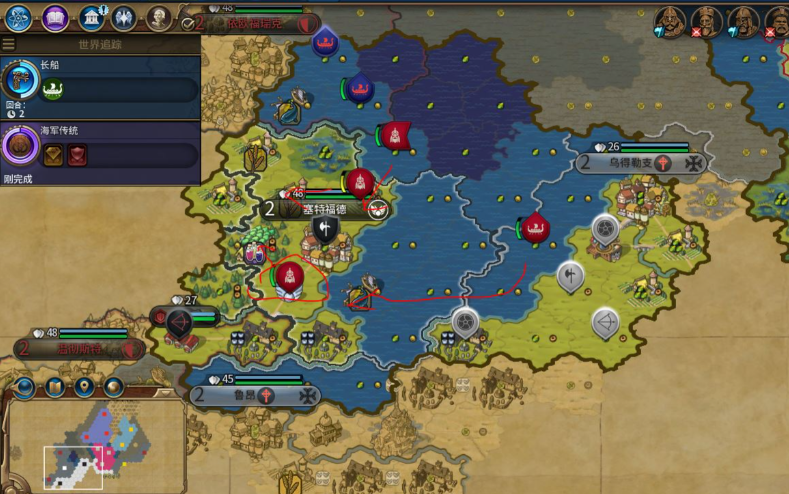Toggle the 世界追踪 tracker menu button
Image resolution: width=789 pixels, height=494 pixels.
click(x=9, y=44)
